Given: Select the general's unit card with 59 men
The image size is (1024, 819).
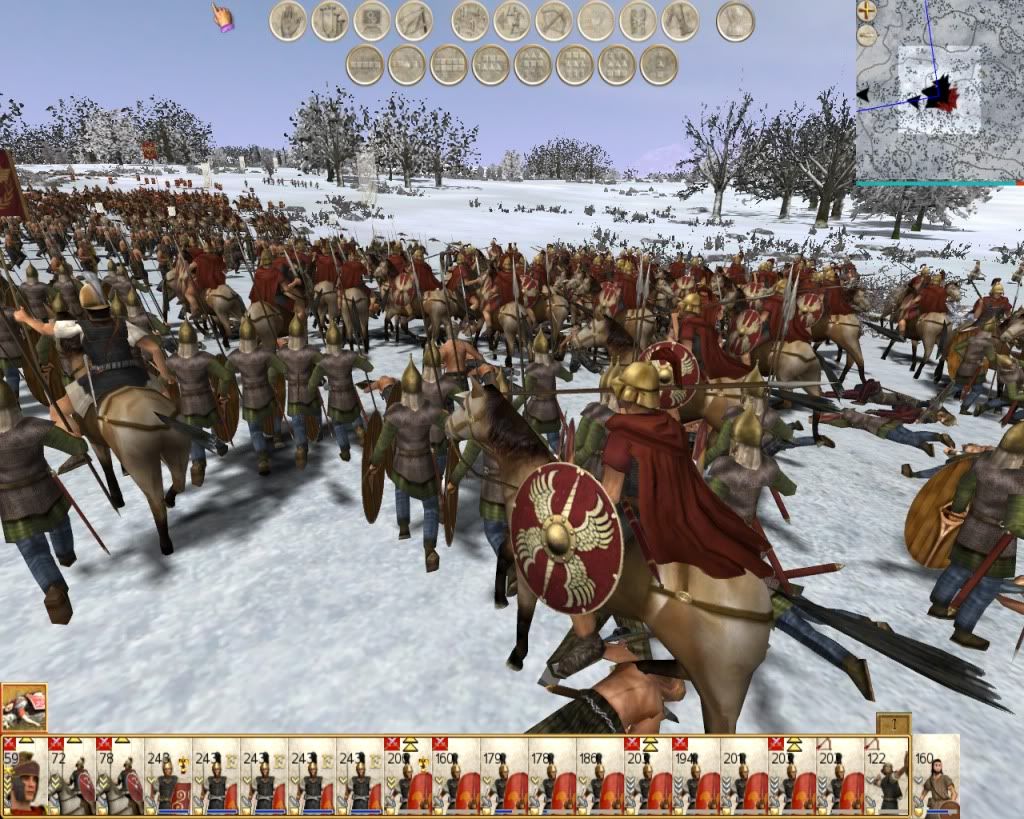Looking at the screenshot, I should (x=24, y=776).
